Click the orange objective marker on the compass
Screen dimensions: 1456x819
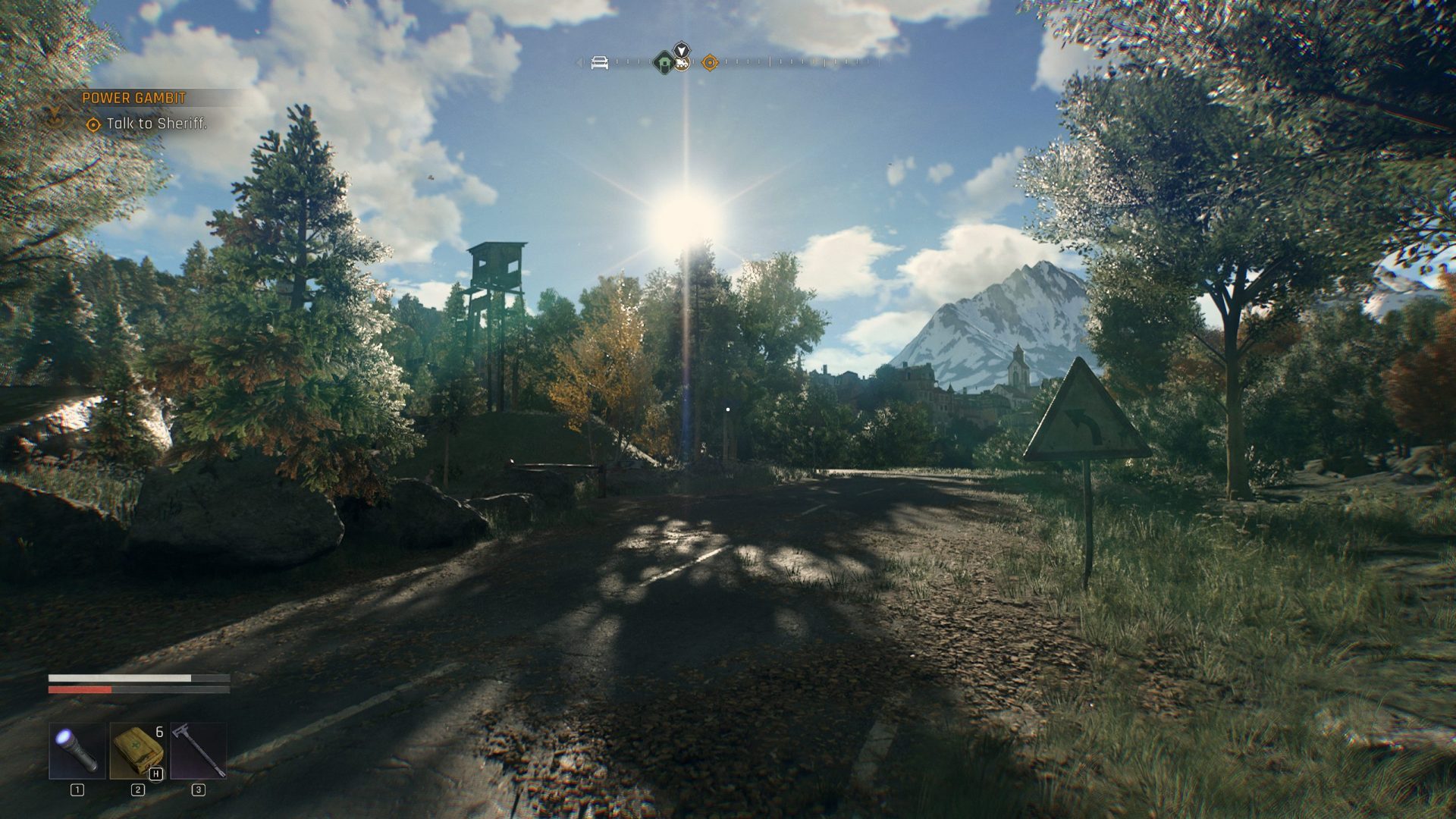tap(710, 62)
